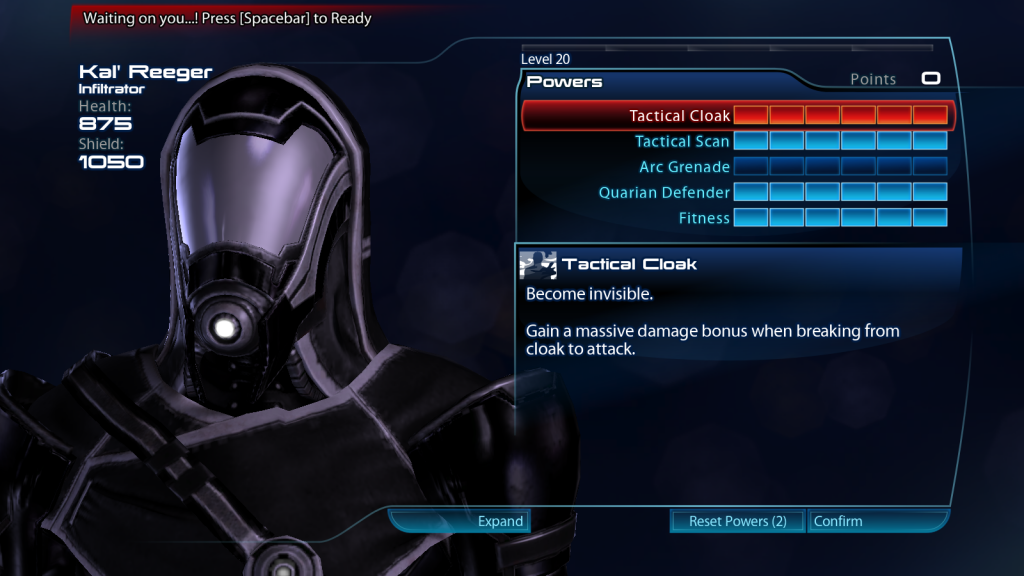The image size is (1024, 576).
Task: Reset Powers using the reset button
Action: [737, 521]
